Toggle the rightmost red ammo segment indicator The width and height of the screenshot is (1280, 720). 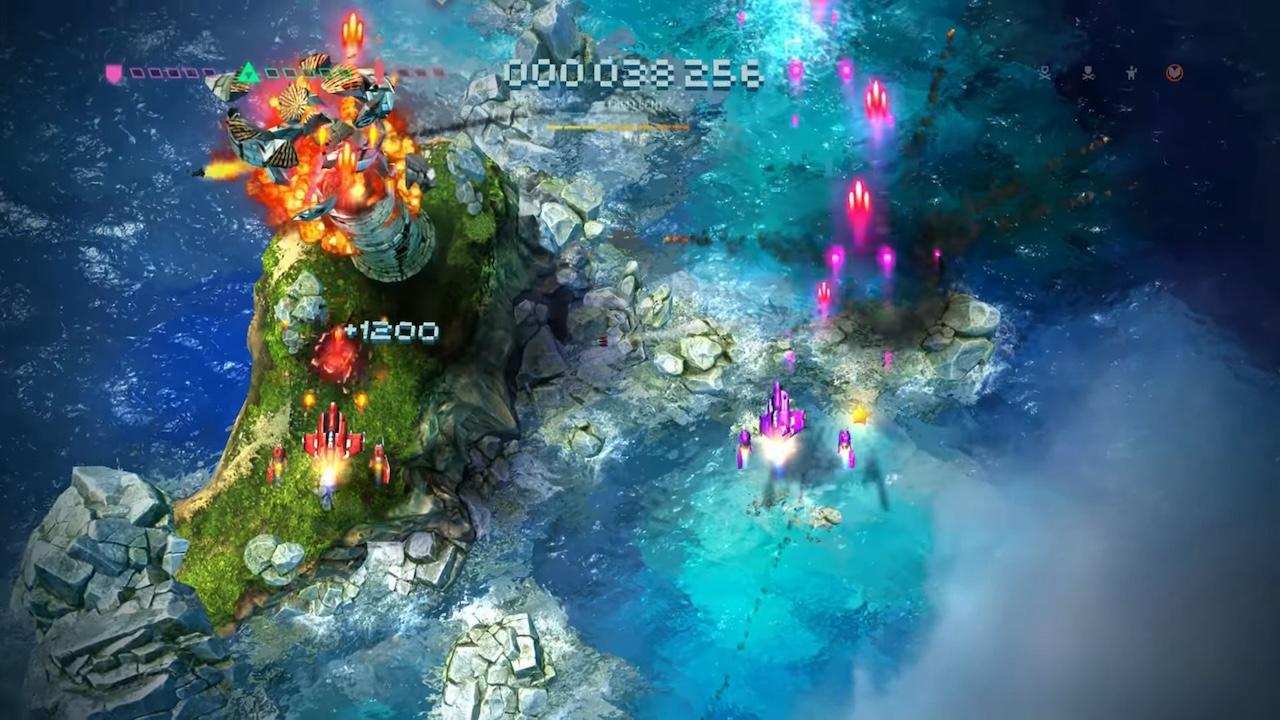tap(440, 73)
